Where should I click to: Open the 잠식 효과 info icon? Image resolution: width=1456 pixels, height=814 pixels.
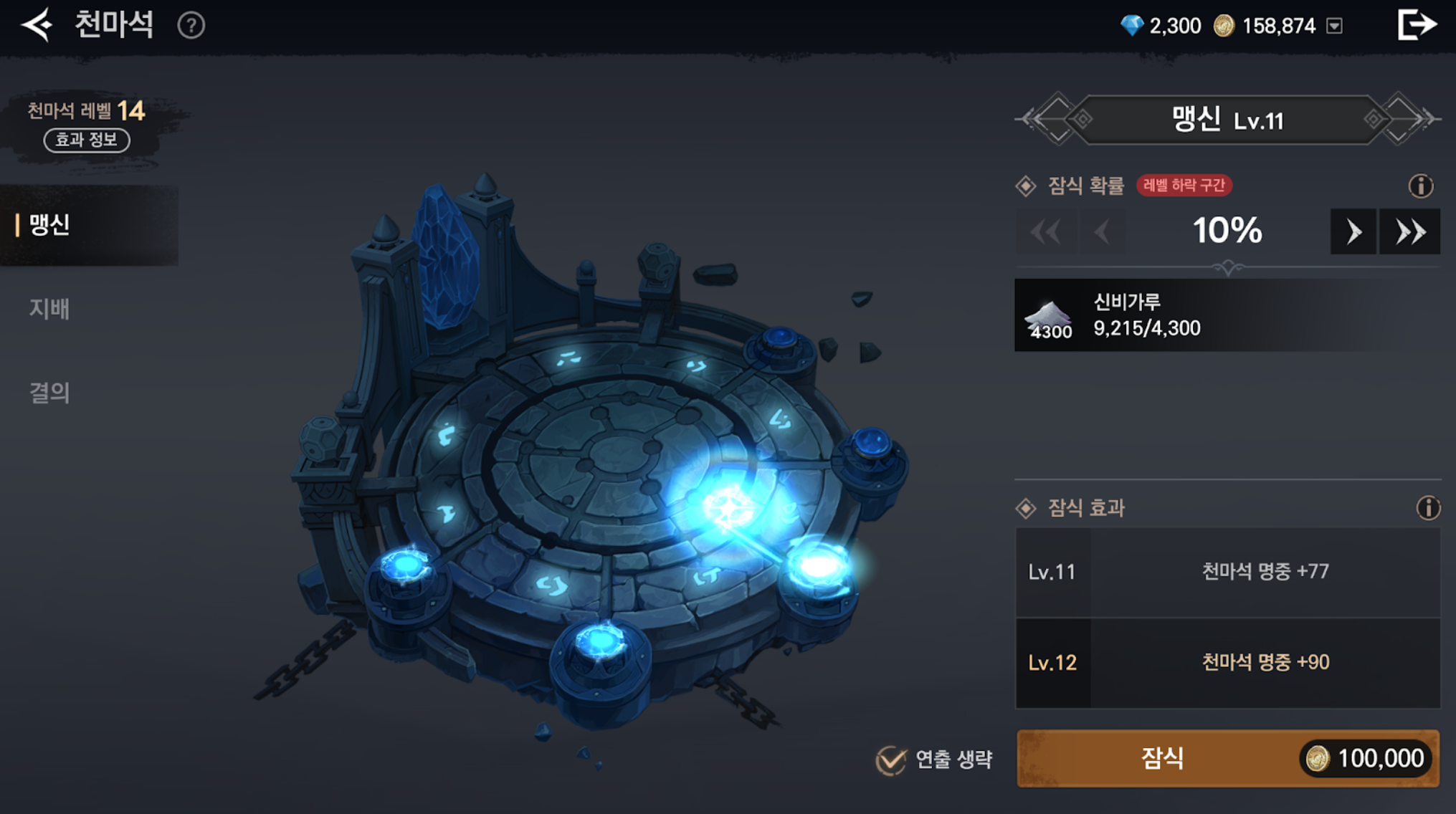coord(1427,508)
